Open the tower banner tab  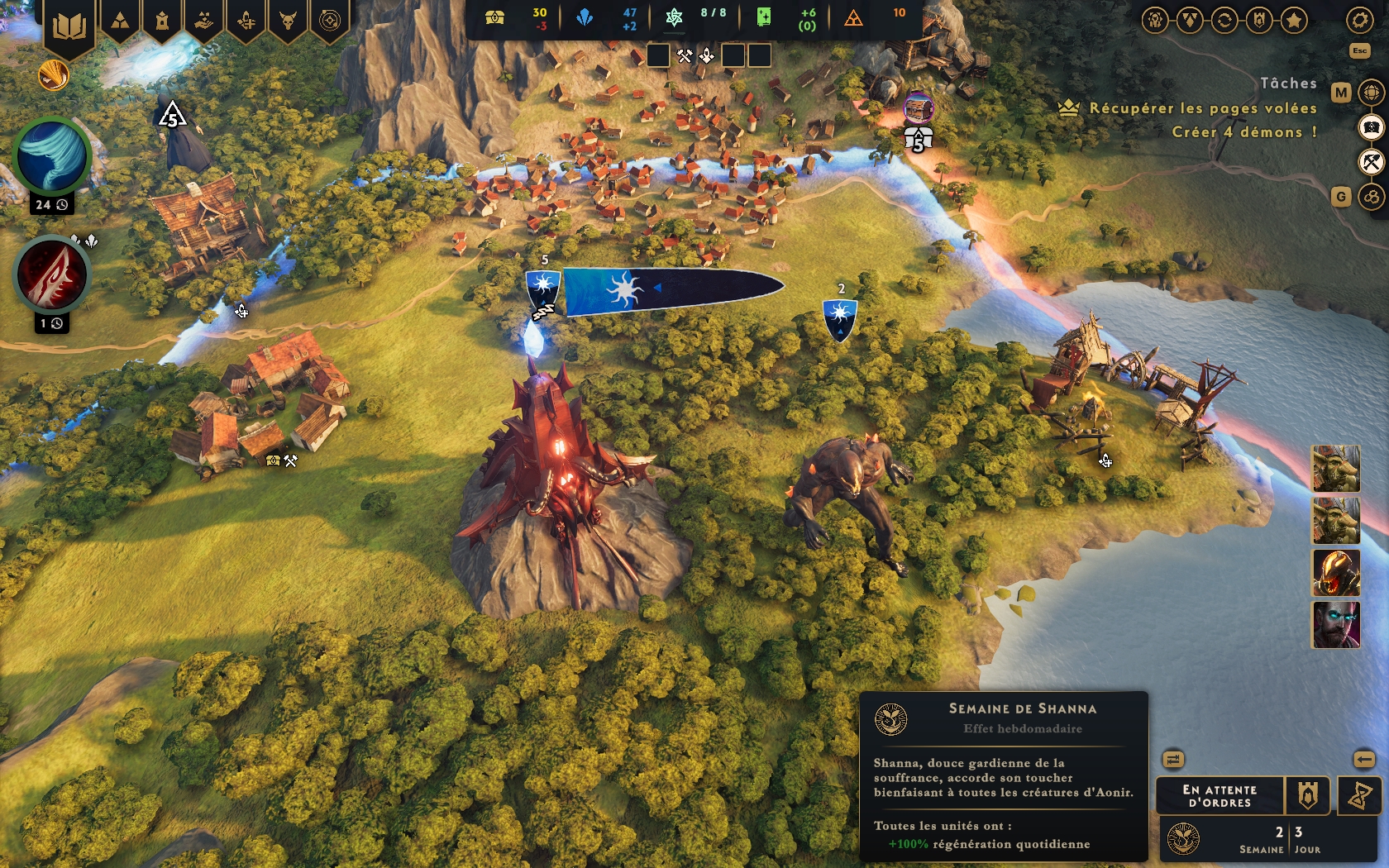point(162,20)
